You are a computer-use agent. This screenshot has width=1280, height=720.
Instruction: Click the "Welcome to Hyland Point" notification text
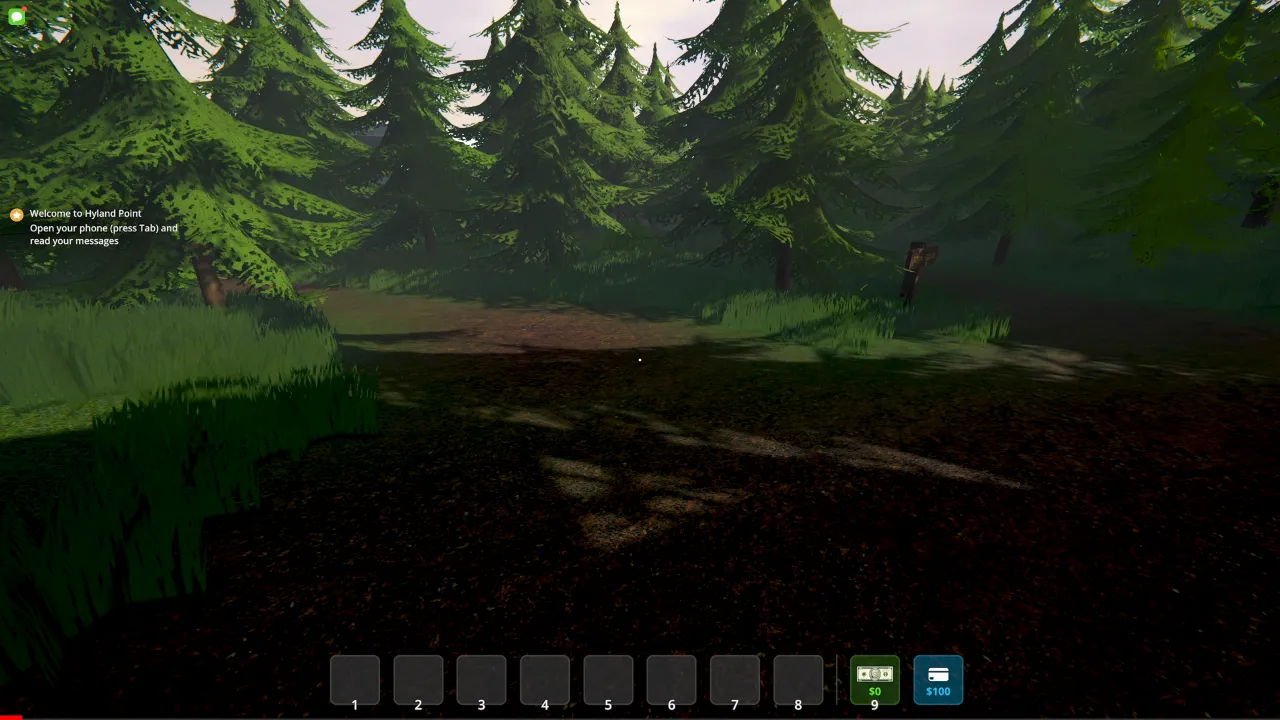tap(86, 213)
